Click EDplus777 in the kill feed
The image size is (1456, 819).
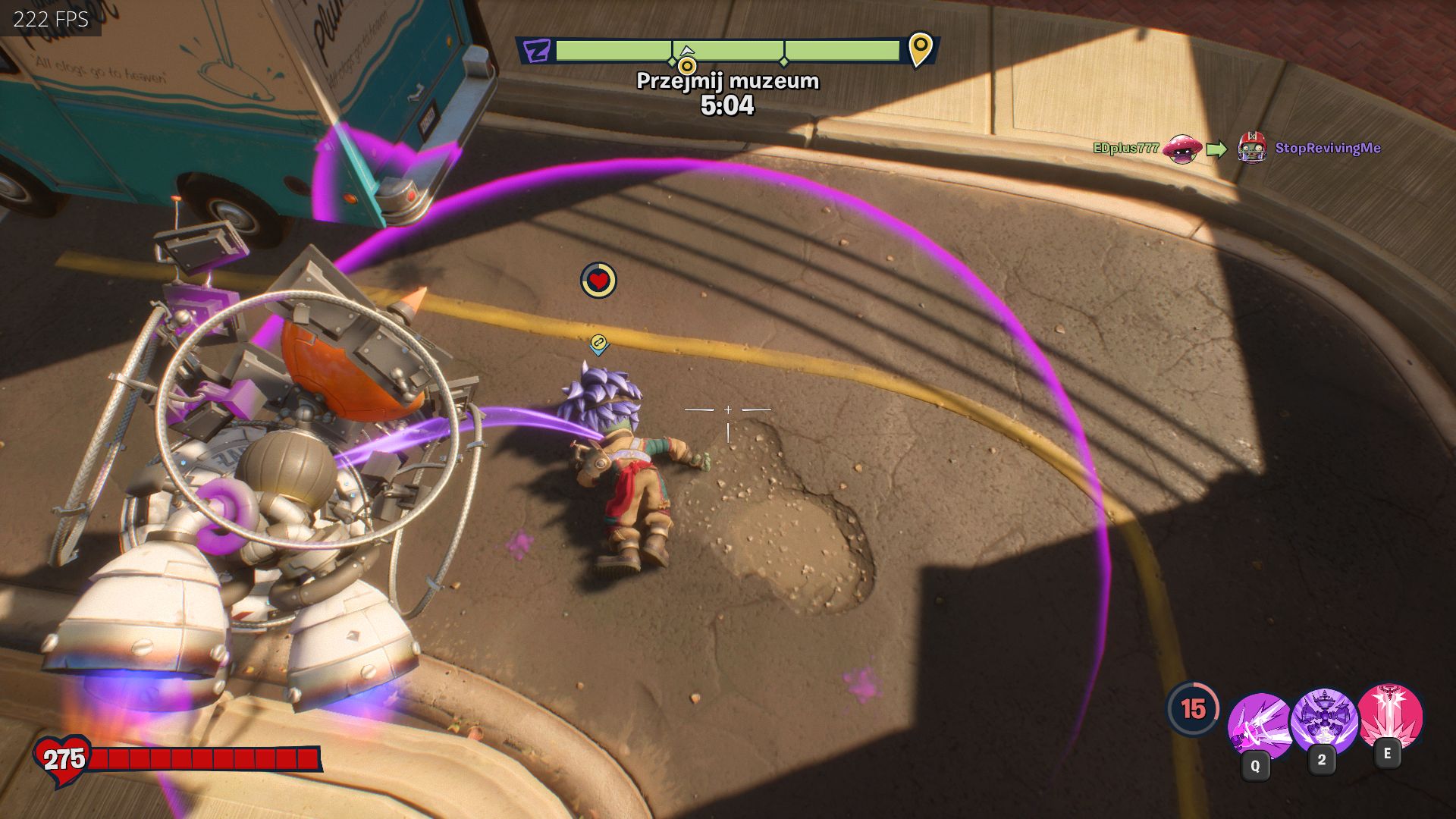(x=1125, y=148)
